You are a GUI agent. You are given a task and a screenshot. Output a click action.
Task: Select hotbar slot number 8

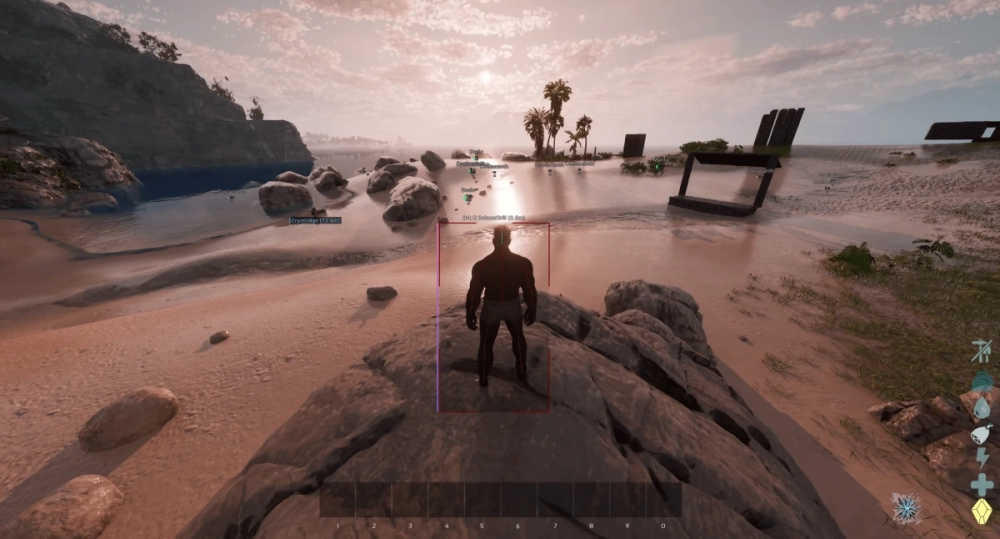[x=591, y=500]
